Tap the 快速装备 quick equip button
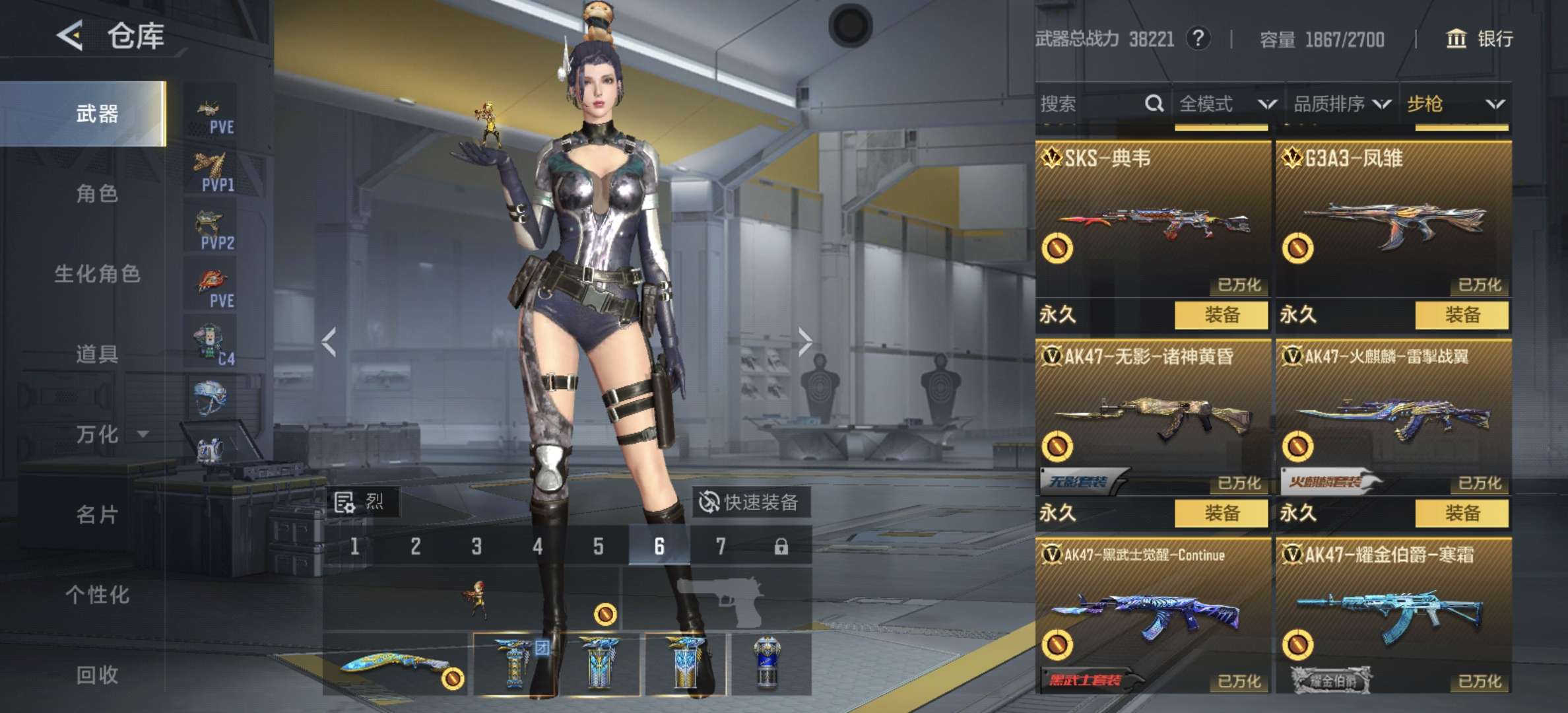Viewport: 1568px width, 713px height. coord(750,502)
